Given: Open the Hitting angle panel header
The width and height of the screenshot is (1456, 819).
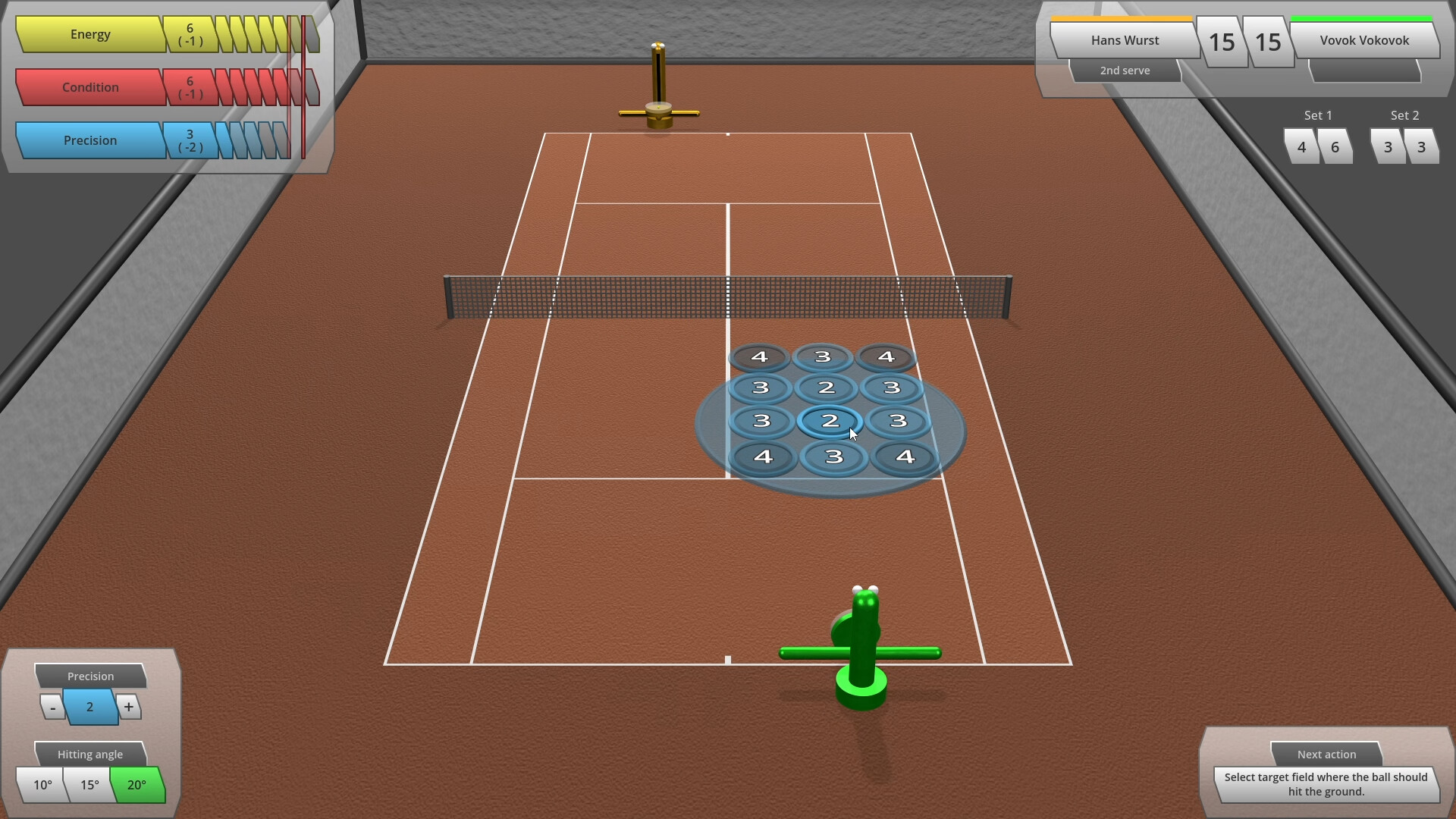Looking at the screenshot, I should (90, 754).
